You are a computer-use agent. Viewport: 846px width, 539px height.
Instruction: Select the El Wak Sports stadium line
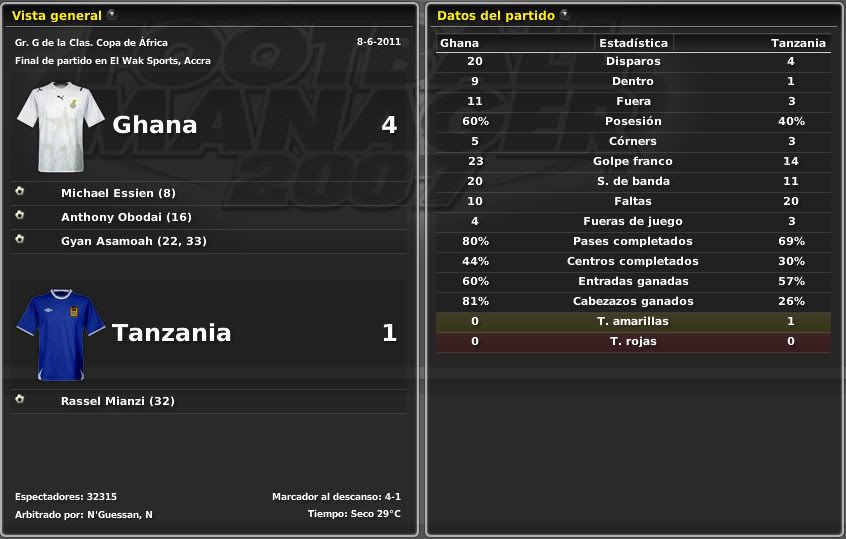tap(113, 61)
